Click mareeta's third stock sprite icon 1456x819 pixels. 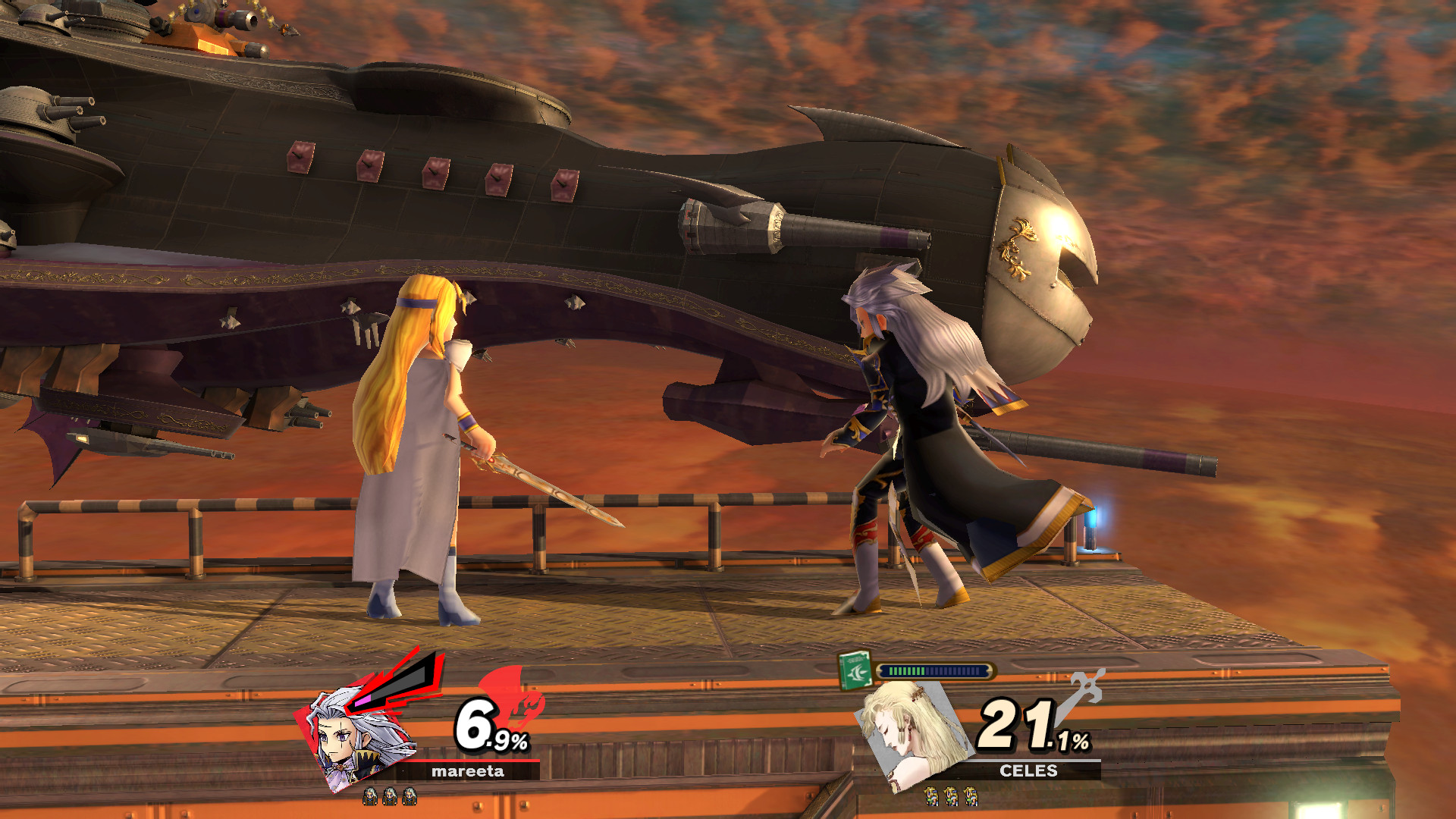(x=409, y=798)
